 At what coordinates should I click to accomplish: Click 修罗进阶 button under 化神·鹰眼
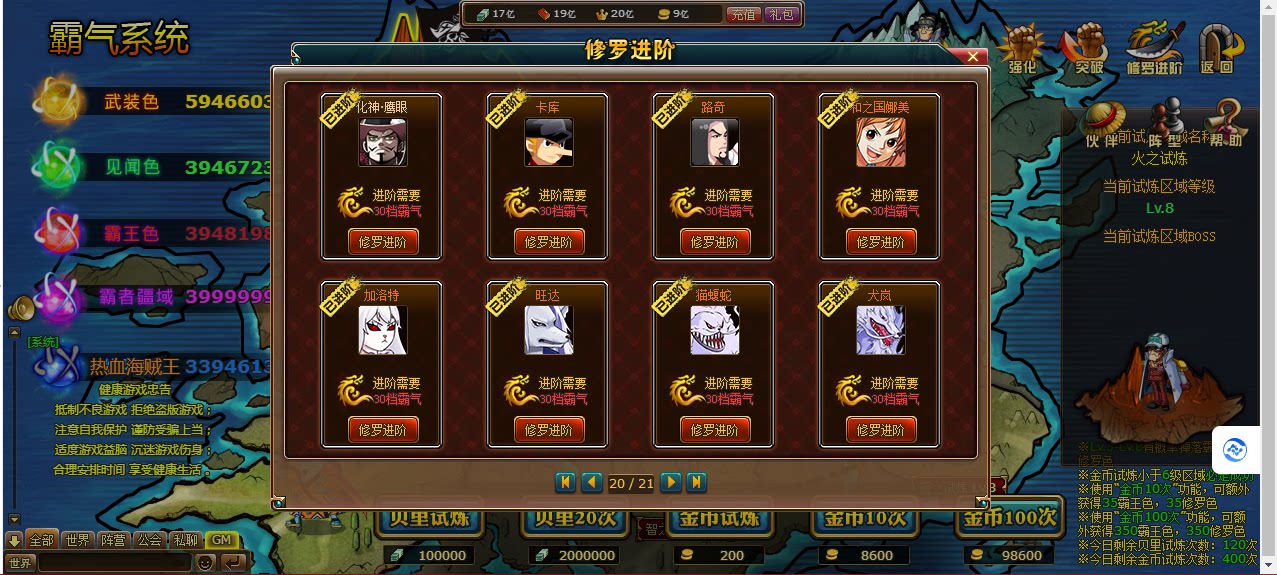pyautogui.click(x=383, y=242)
